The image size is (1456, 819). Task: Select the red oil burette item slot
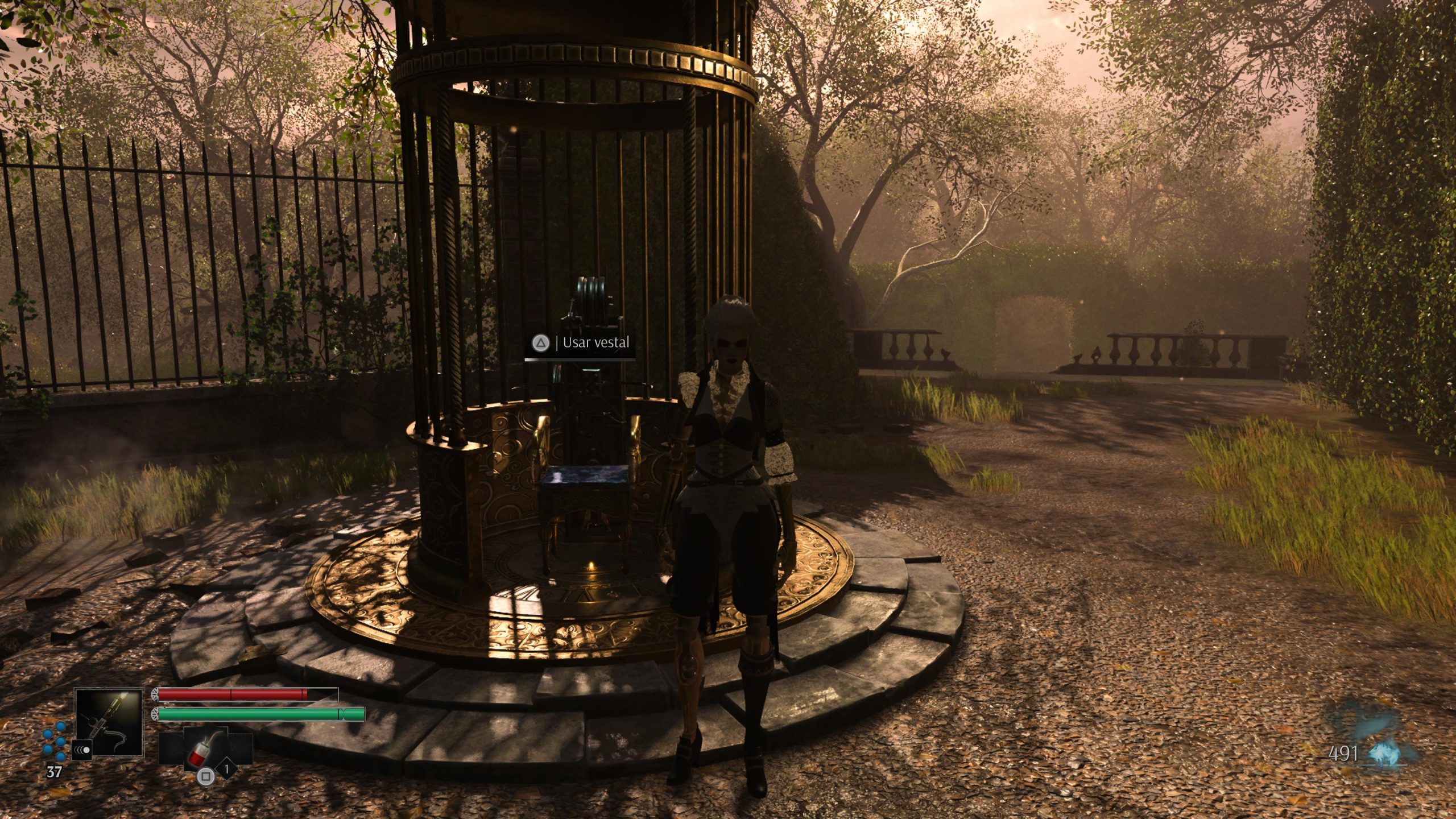(205, 747)
